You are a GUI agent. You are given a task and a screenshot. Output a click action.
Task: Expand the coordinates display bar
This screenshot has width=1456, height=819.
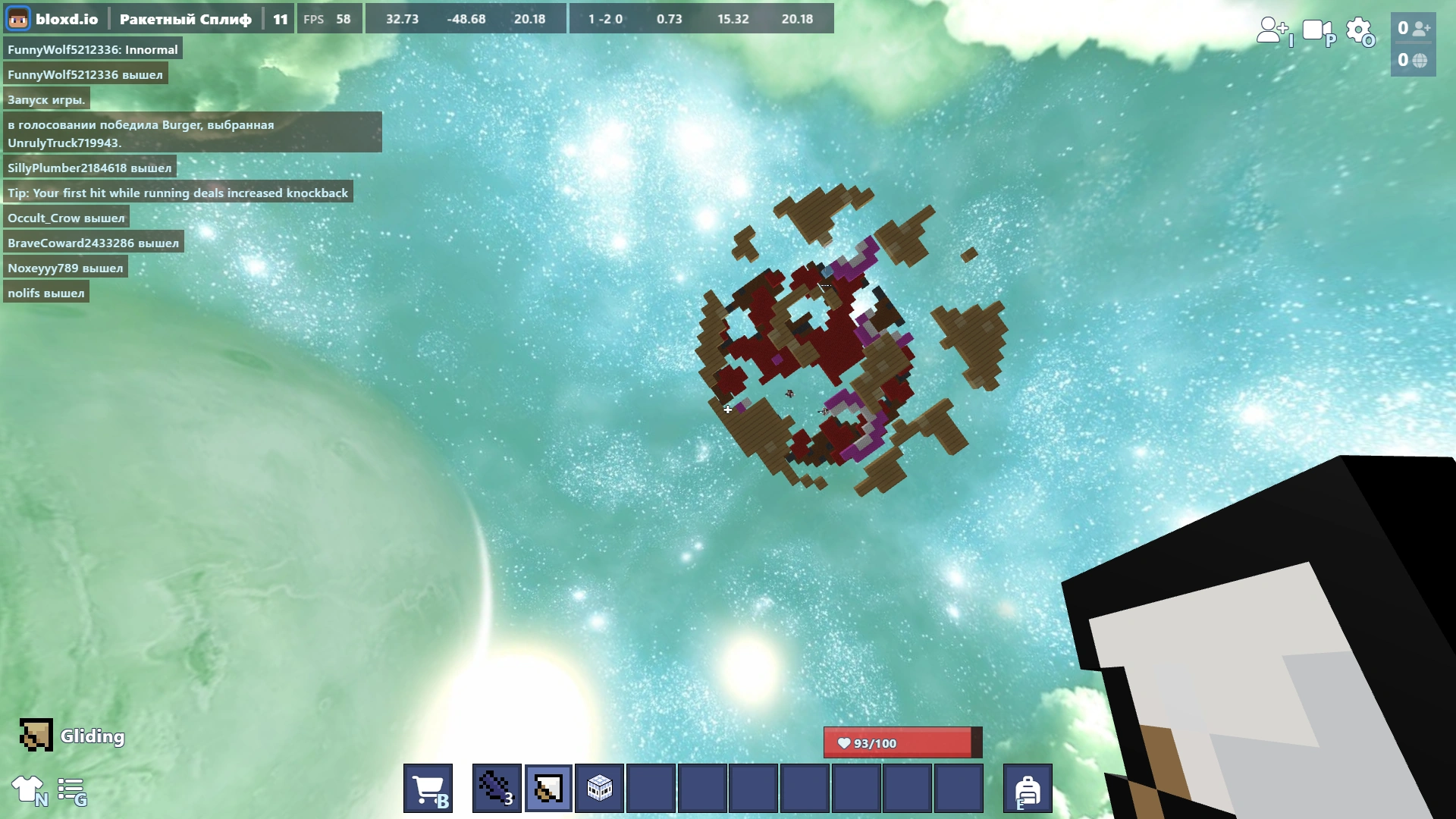point(466,19)
